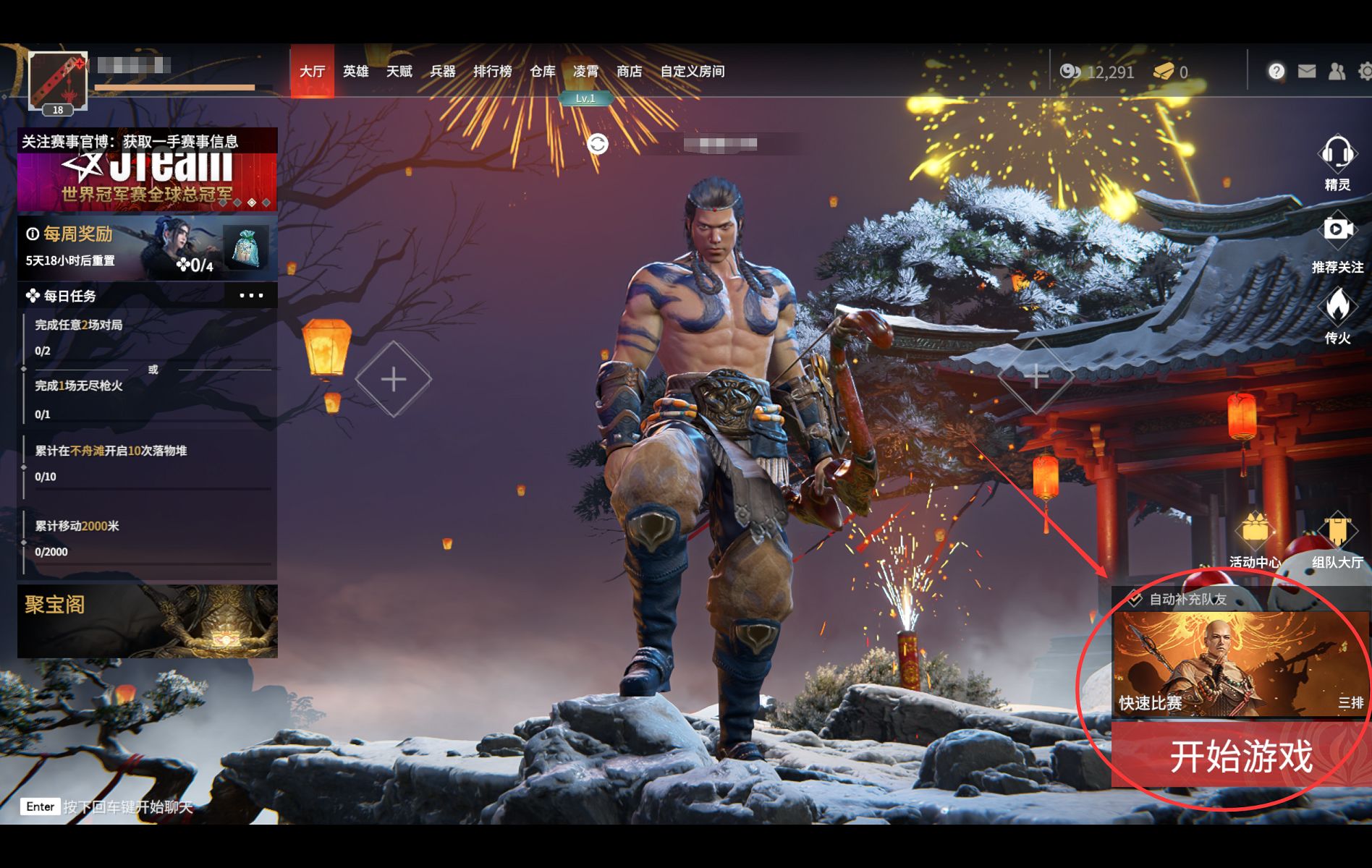
Task: Open 自定义房间 custom room tab
Action: [x=692, y=71]
